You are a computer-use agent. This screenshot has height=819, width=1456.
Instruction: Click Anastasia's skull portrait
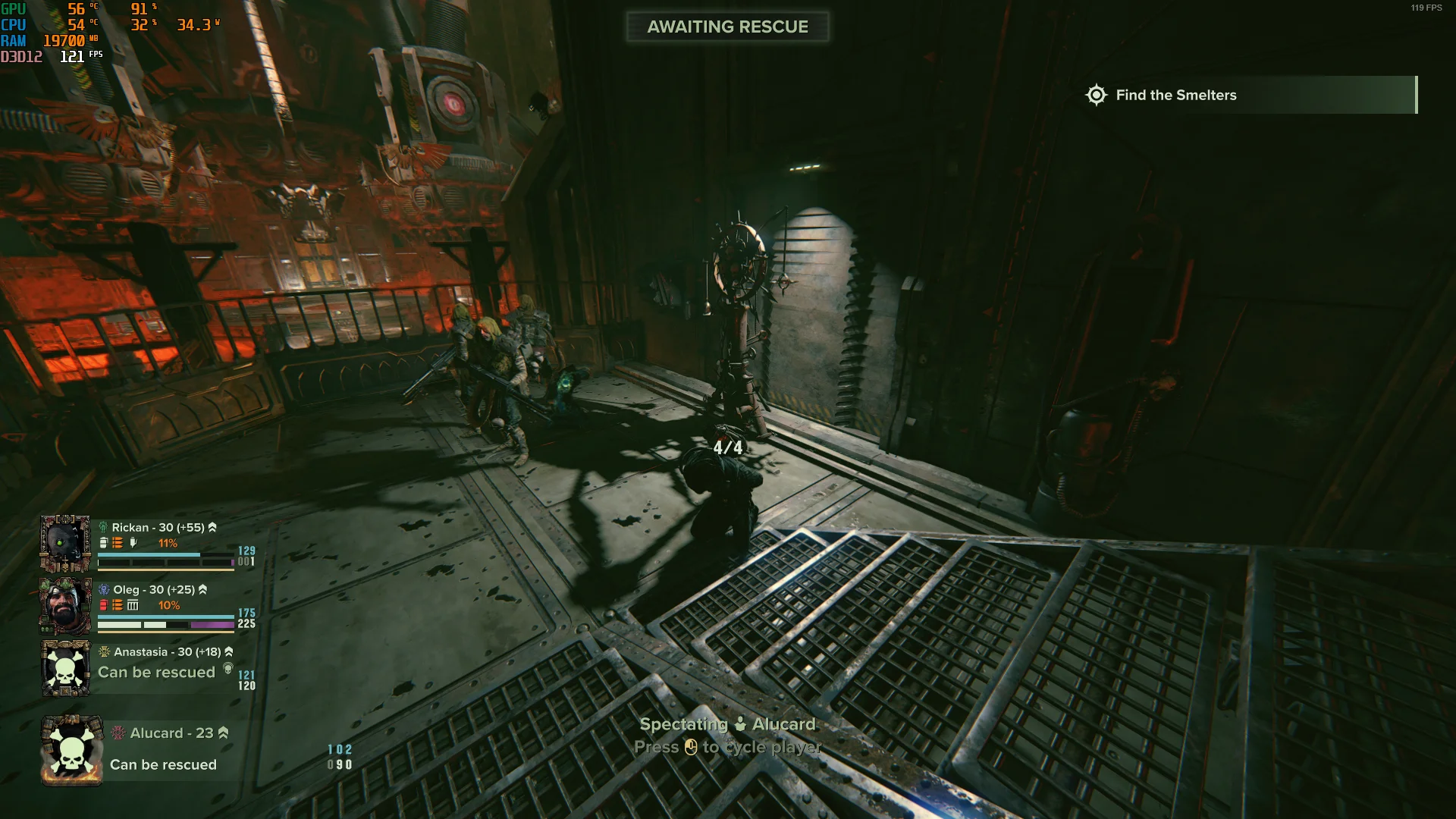(x=66, y=668)
